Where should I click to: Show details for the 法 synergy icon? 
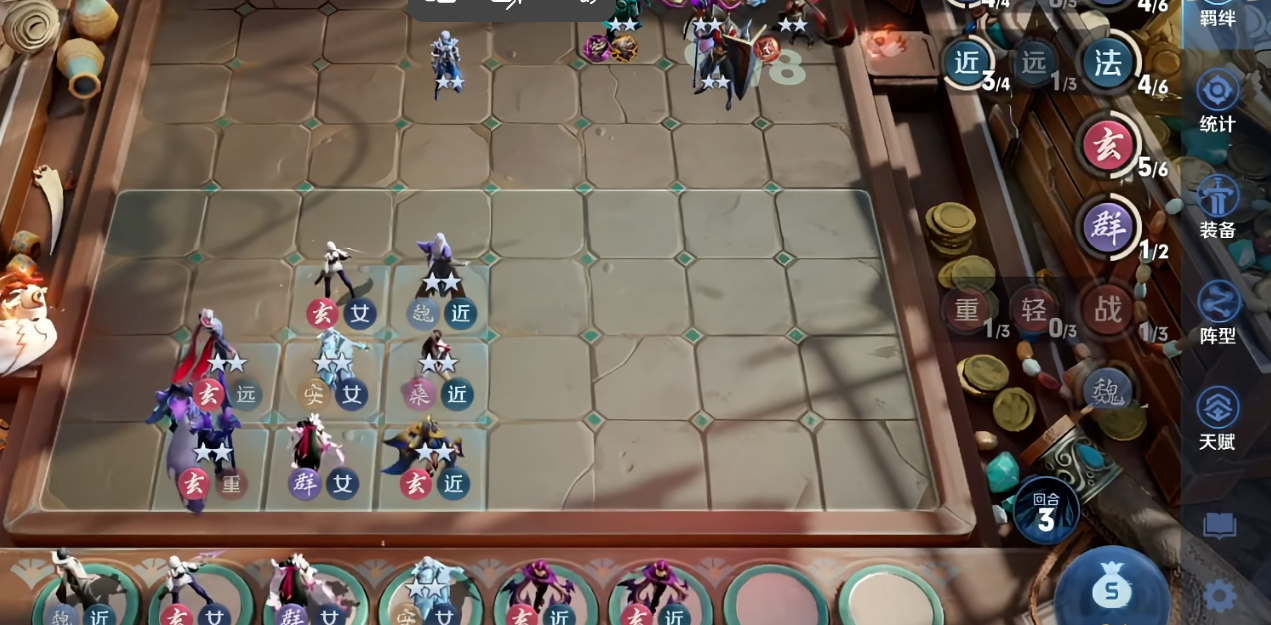point(1108,63)
